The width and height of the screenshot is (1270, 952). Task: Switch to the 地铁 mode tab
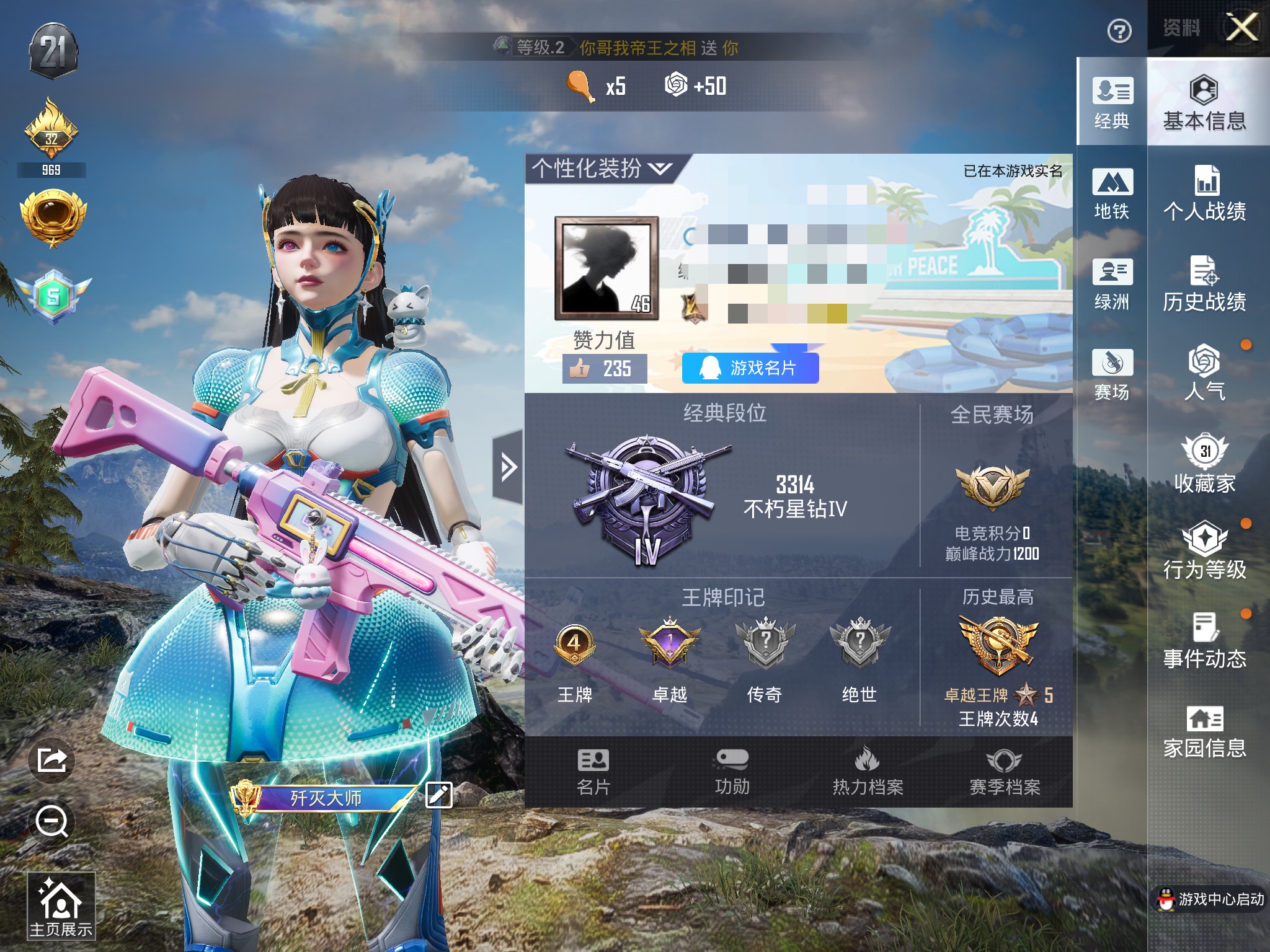click(x=1112, y=193)
